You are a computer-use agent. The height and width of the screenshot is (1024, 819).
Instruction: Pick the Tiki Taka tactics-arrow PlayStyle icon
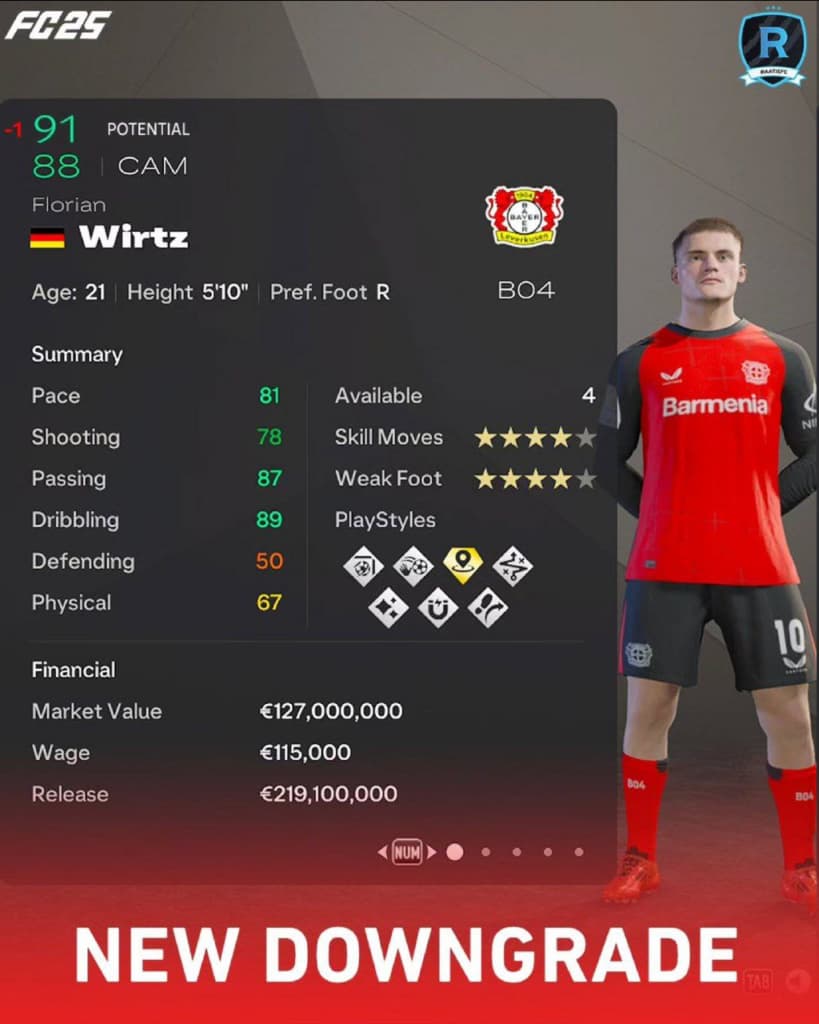pos(513,566)
